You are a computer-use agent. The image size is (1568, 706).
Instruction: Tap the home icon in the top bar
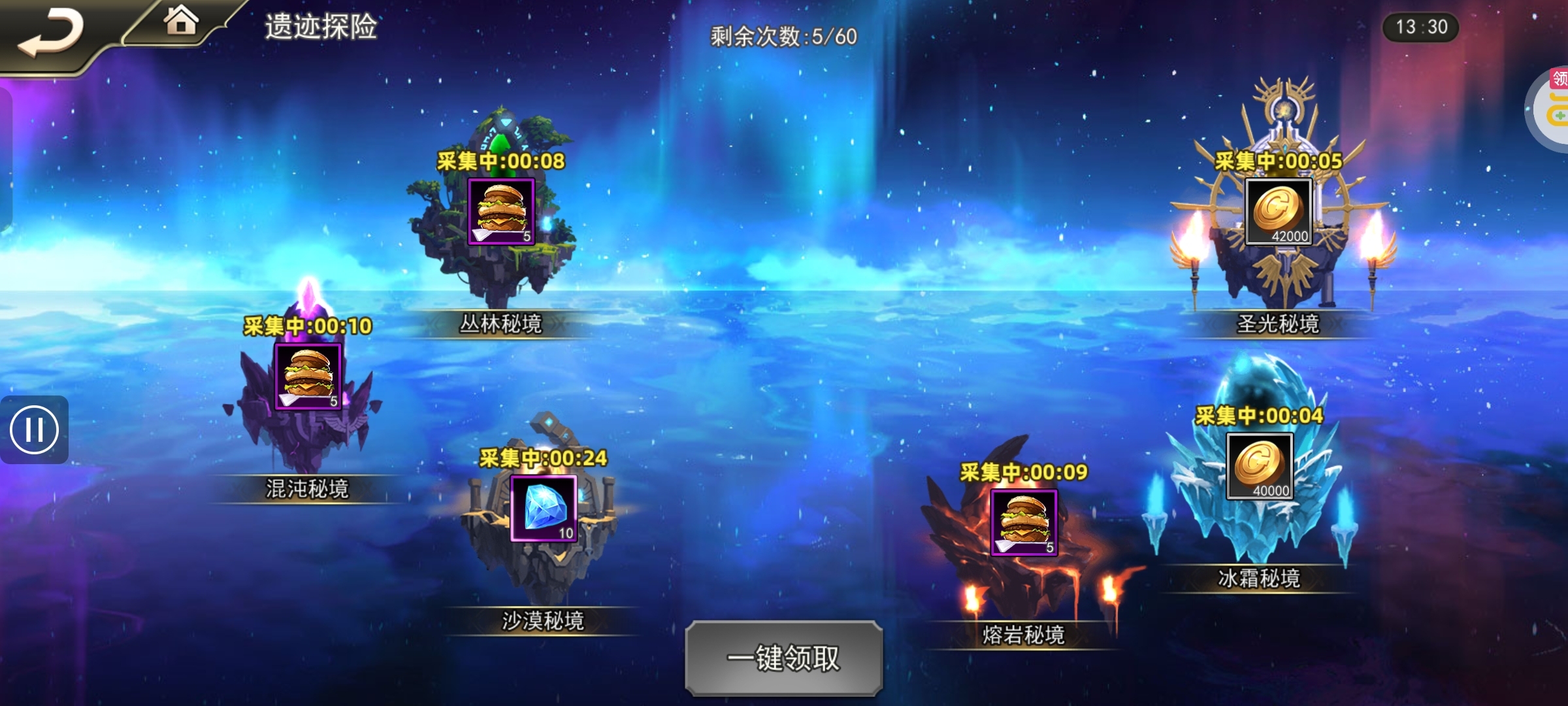tap(178, 24)
